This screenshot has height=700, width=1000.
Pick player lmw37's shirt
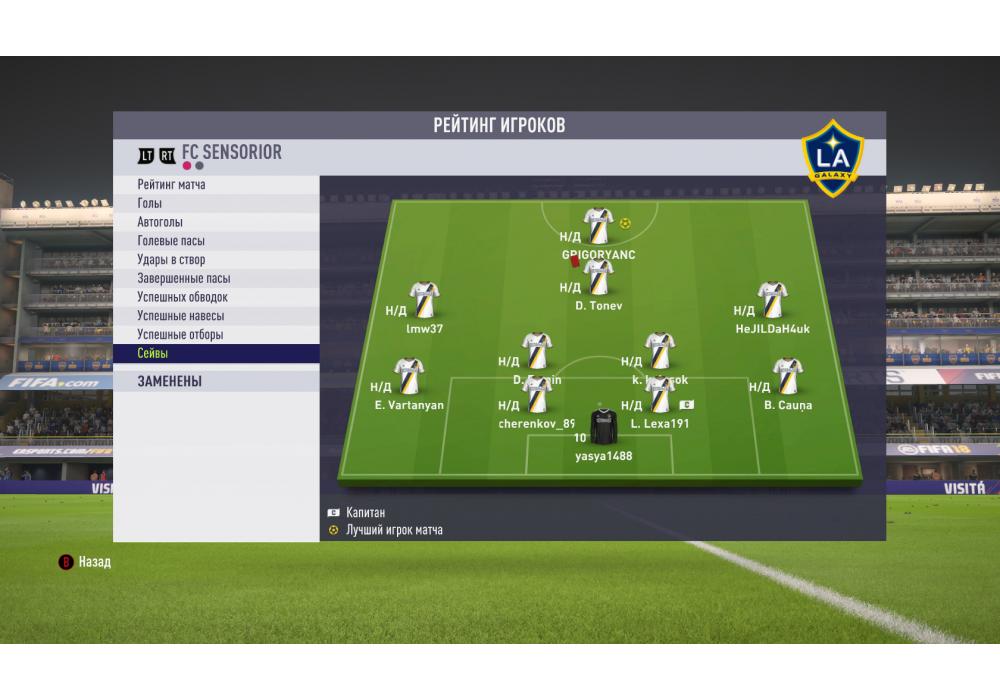(x=425, y=300)
